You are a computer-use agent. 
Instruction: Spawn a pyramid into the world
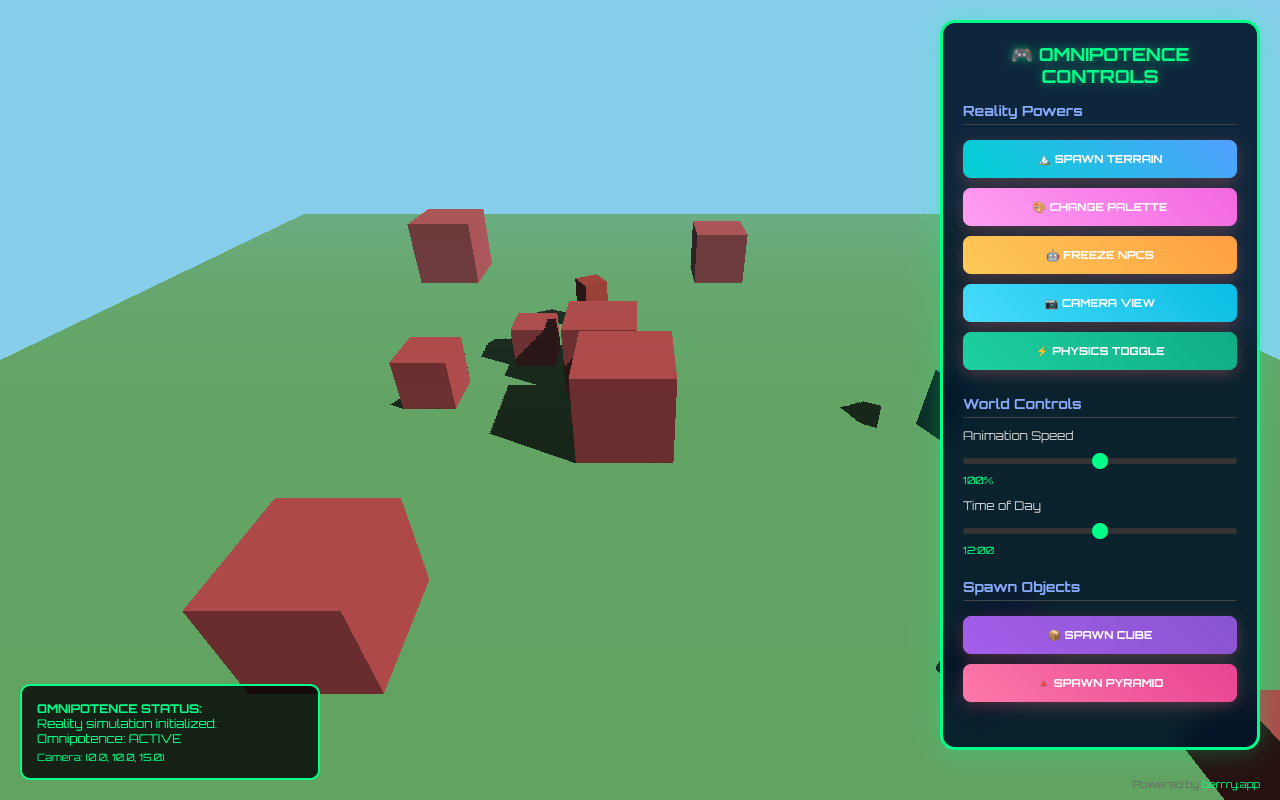(1100, 683)
